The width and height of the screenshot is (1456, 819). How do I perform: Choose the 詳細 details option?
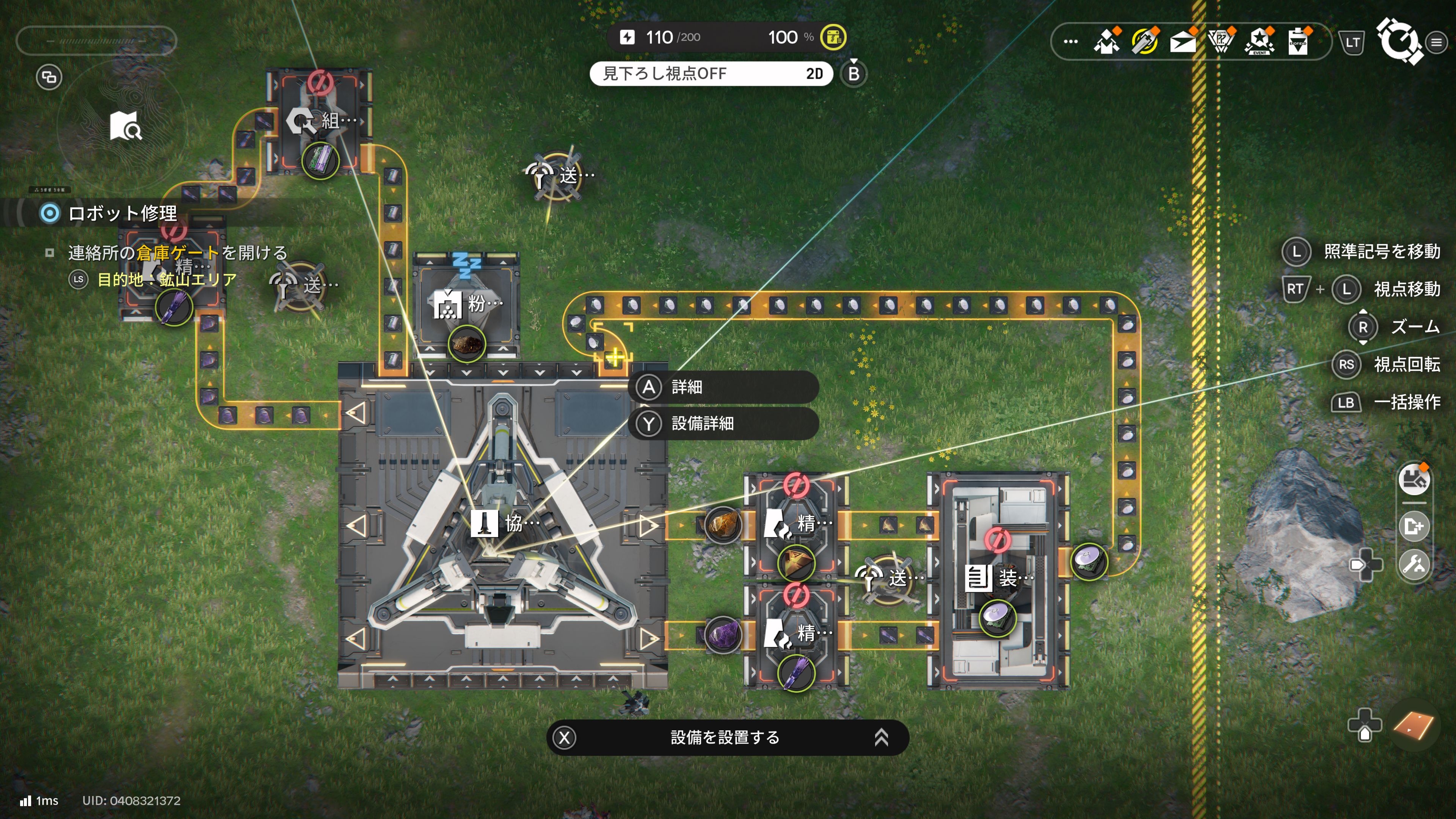point(723,387)
